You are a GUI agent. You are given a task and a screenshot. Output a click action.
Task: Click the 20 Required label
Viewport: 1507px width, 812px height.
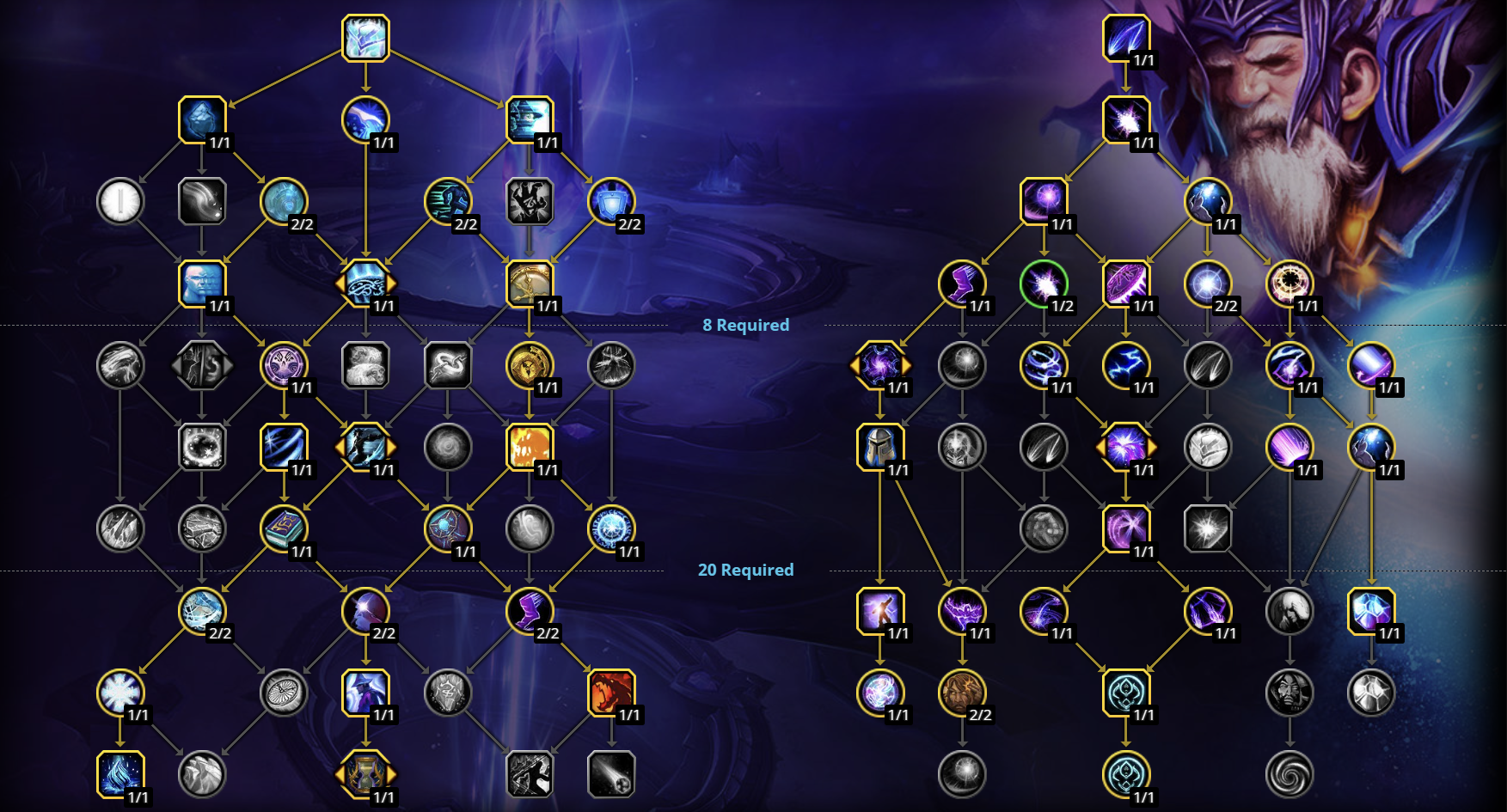(744, 570)
